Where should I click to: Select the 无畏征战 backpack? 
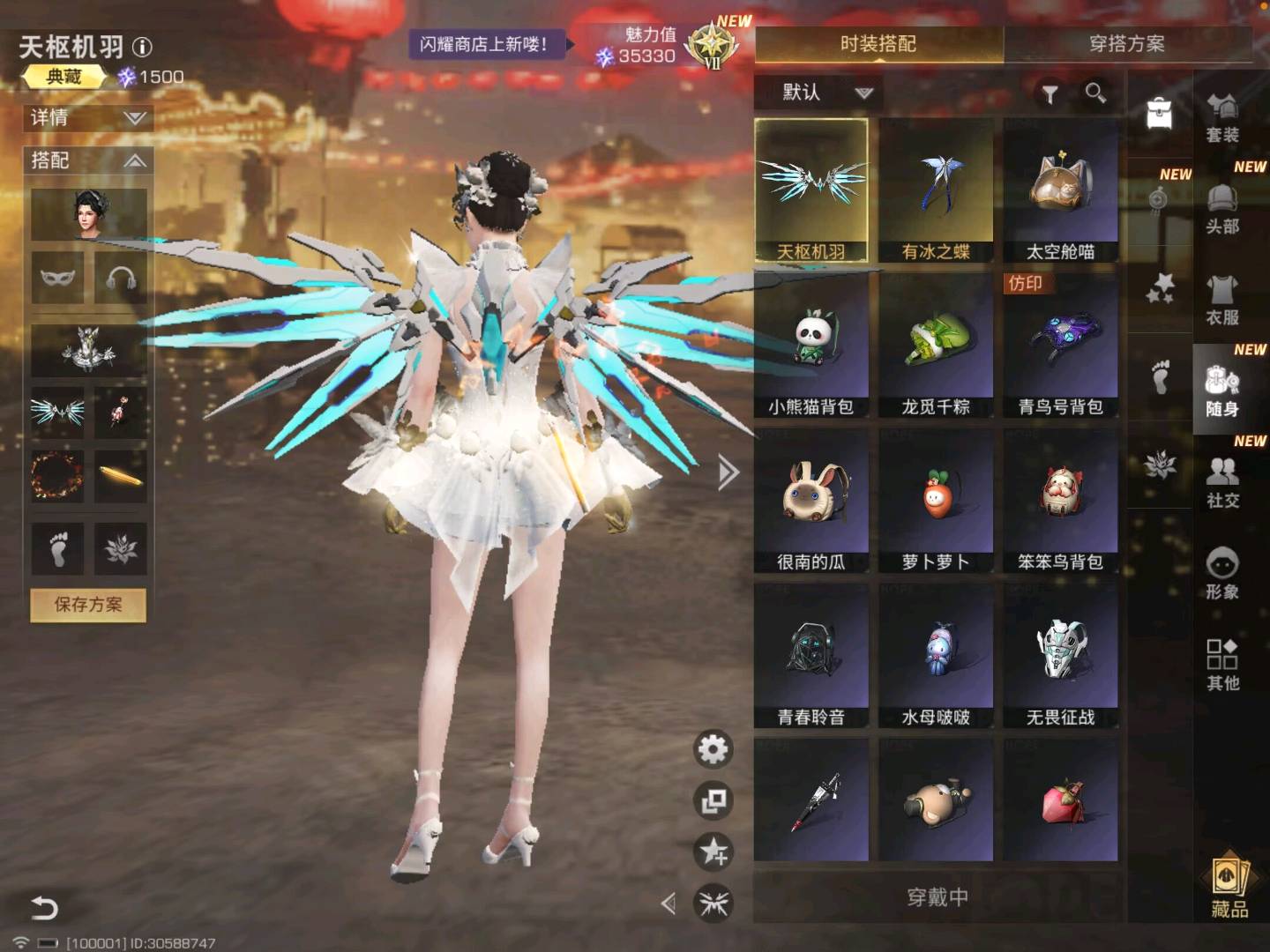click(1060, 656)
